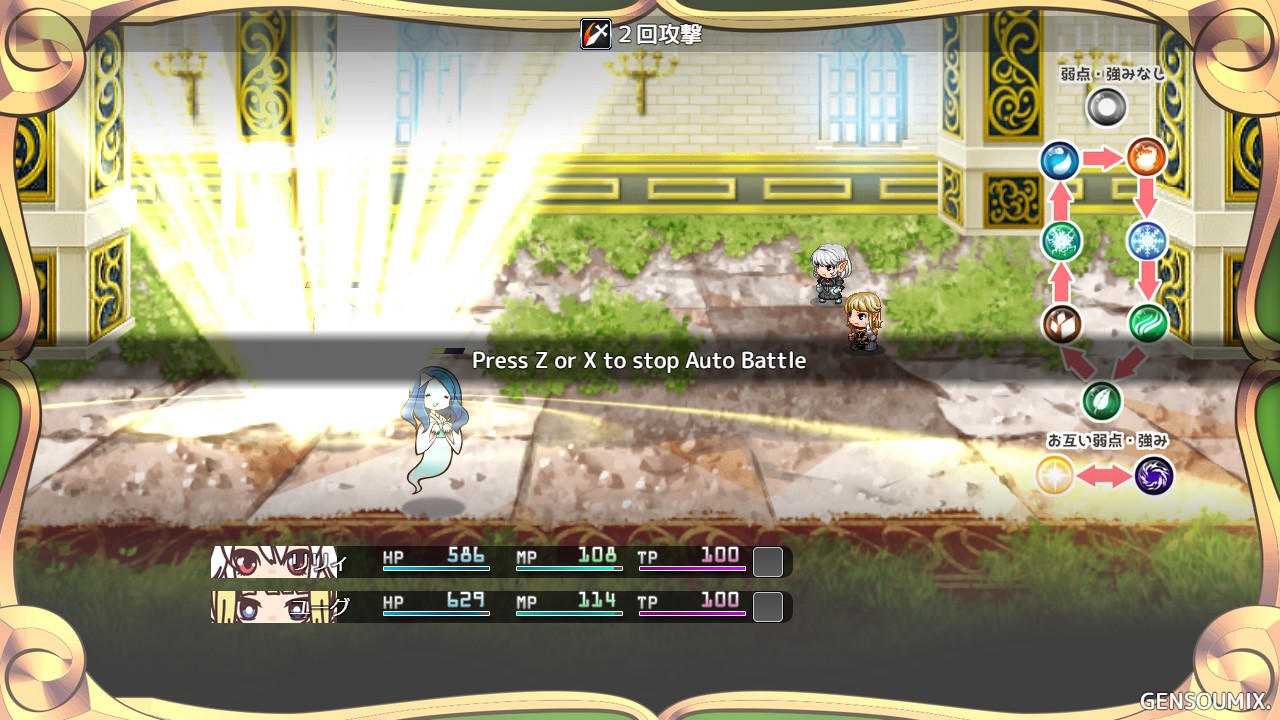Select the blue water element icon
Image resolution: width=1280 pixels, height=720 pixels.
[x=1059, y=160]
